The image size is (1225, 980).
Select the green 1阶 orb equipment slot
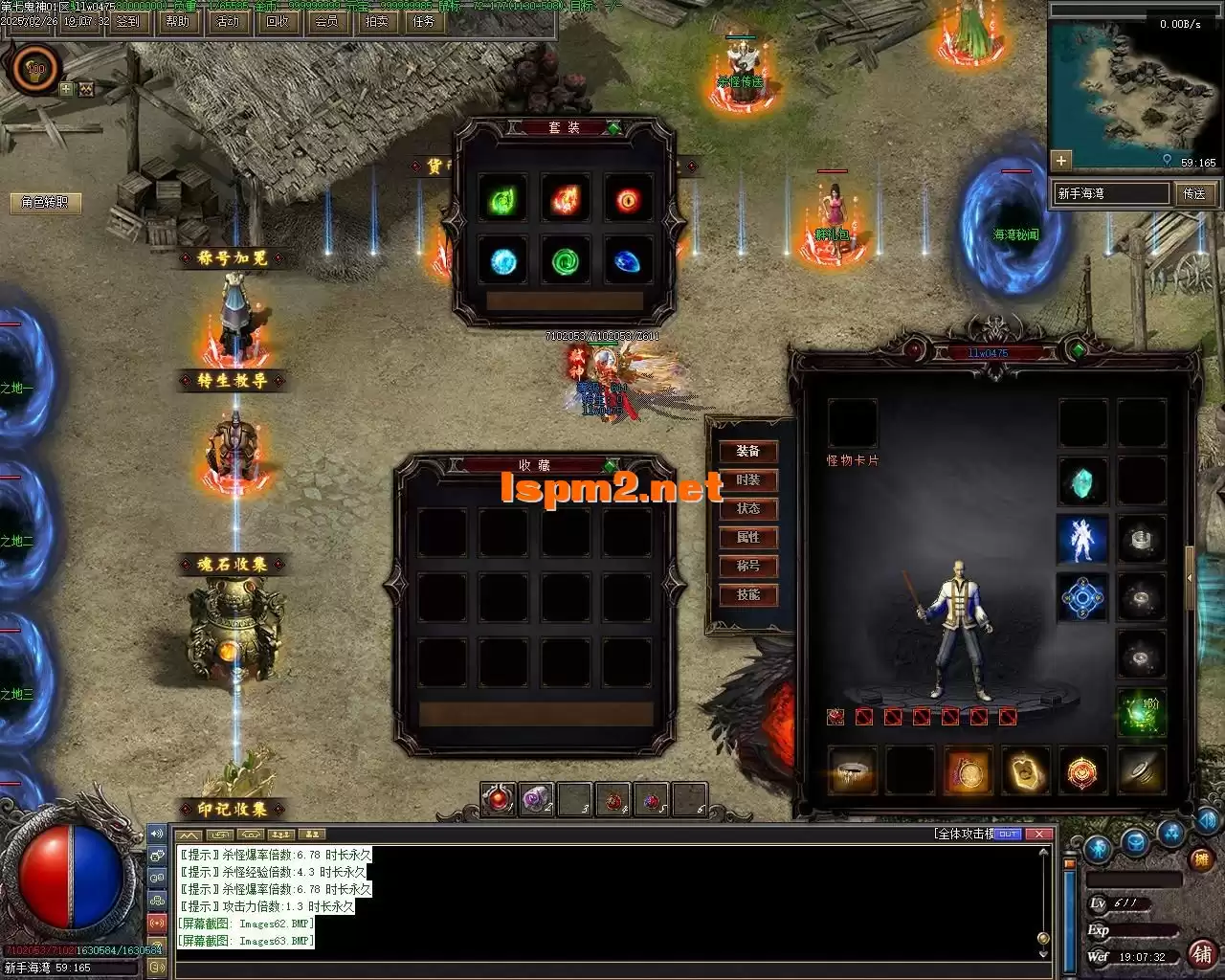tap(1142, 711)
